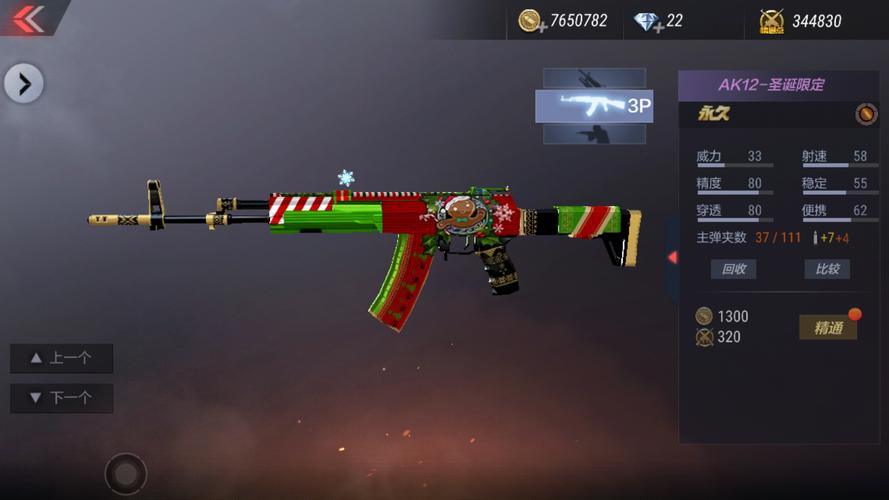Screen dimensions: 889x500
Task: Expand the side panel with the round arrow
Action: pyautogui.click(x=24, y=83)
